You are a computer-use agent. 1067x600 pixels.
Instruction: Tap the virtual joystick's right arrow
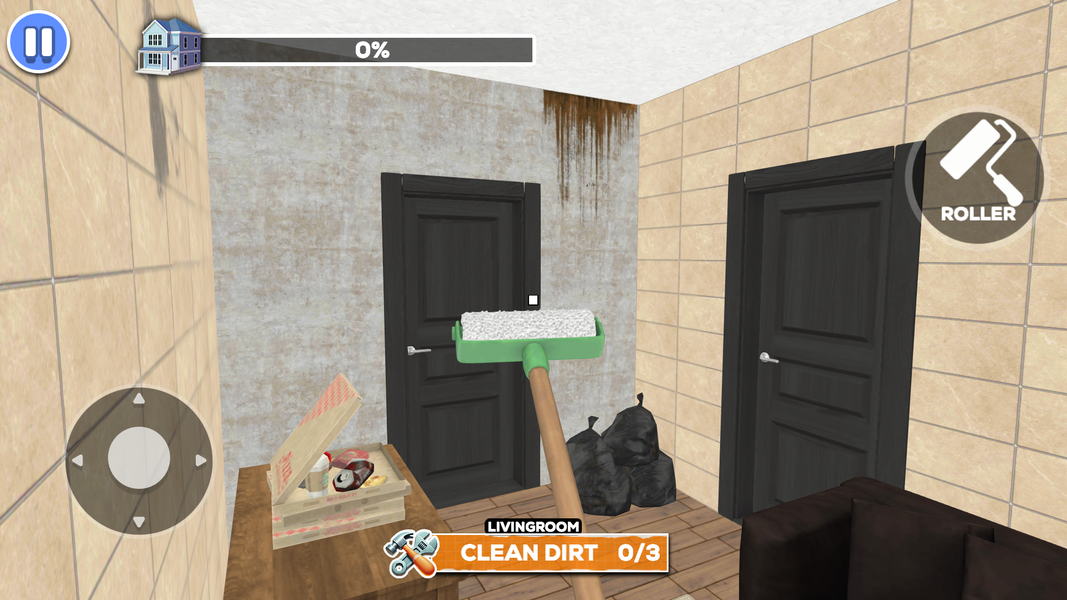coord(200,461)
